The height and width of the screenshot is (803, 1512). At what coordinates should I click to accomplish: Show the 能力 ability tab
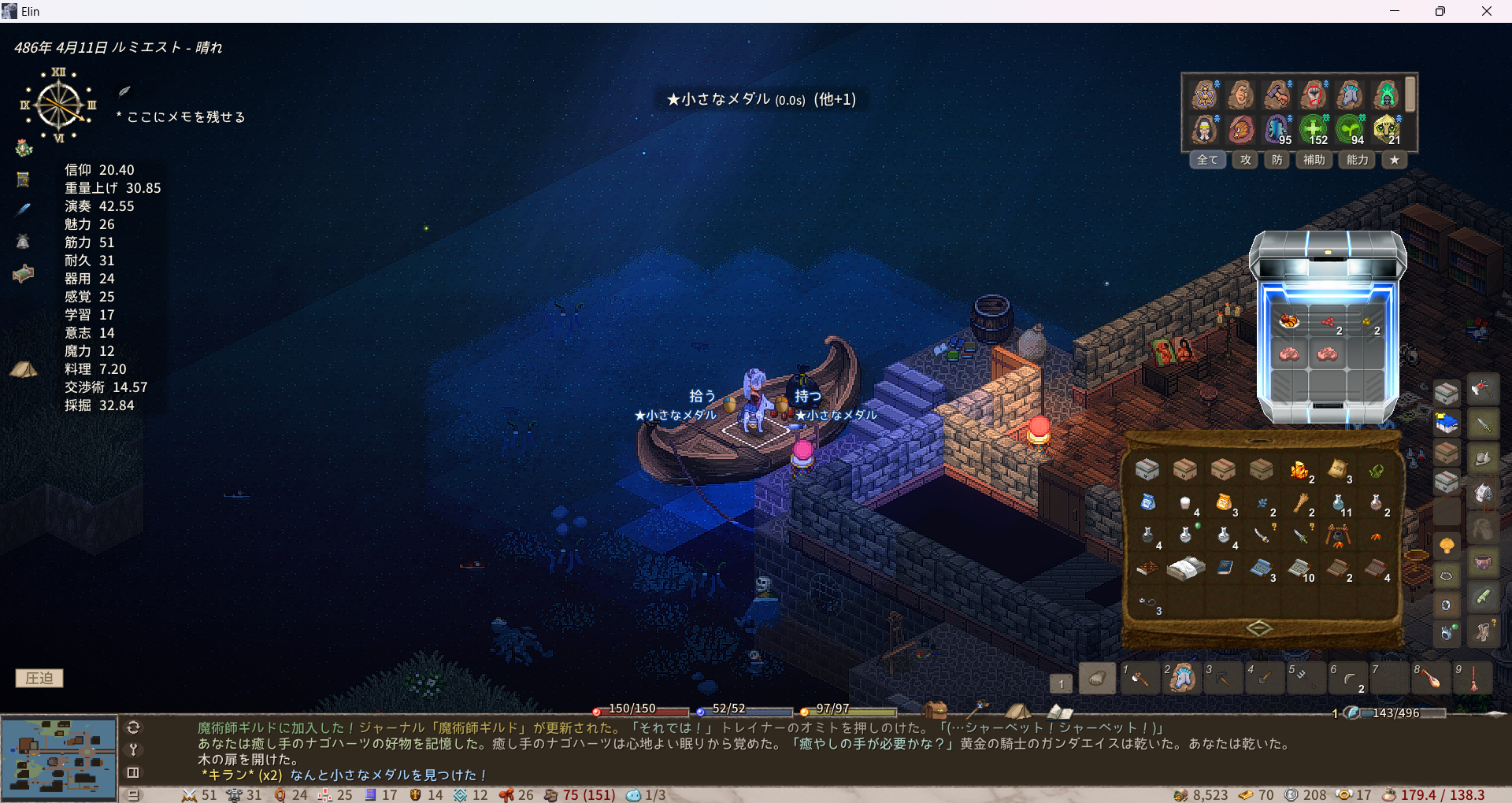click(1357, 160)
